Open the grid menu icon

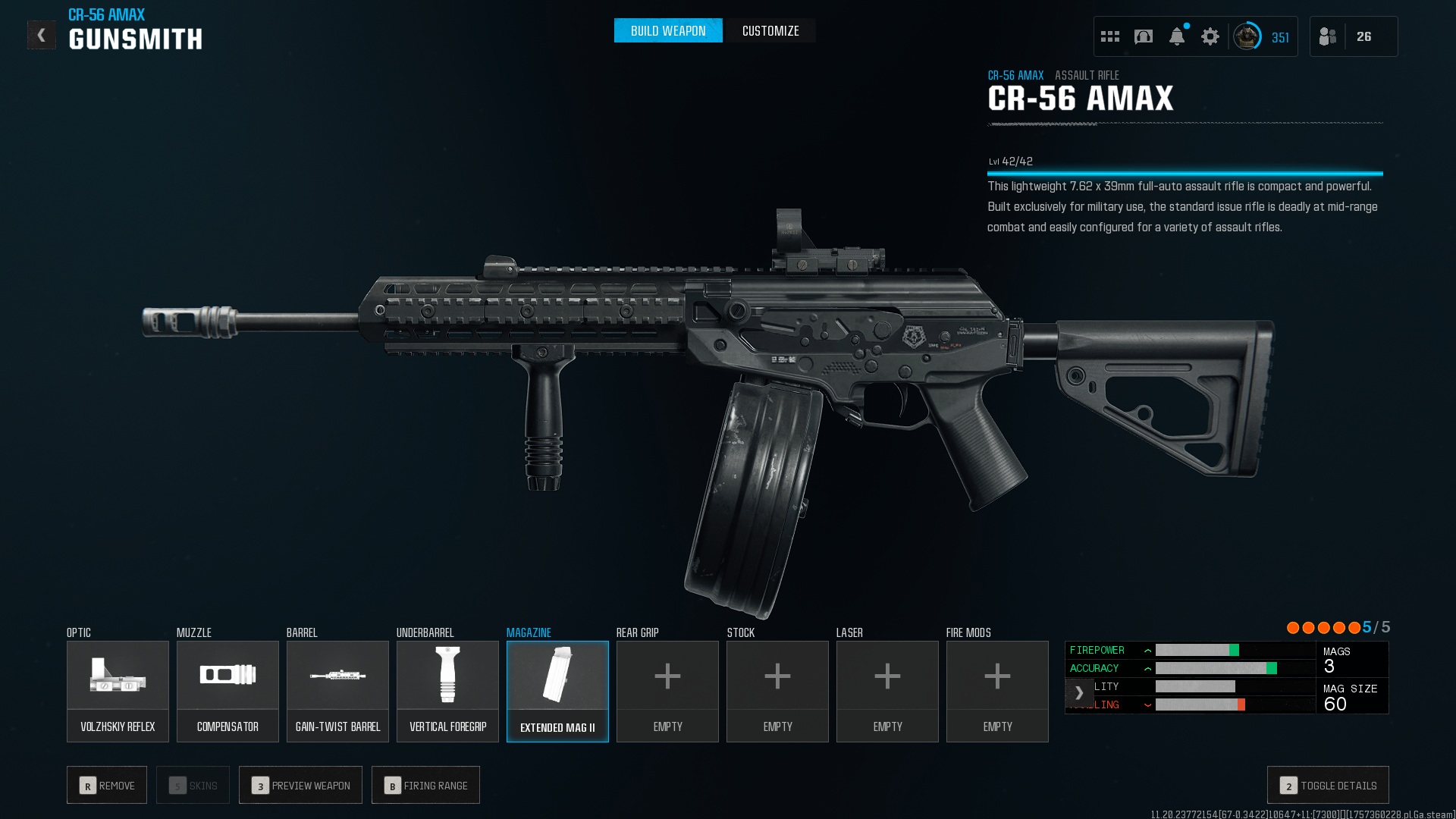1110,36
